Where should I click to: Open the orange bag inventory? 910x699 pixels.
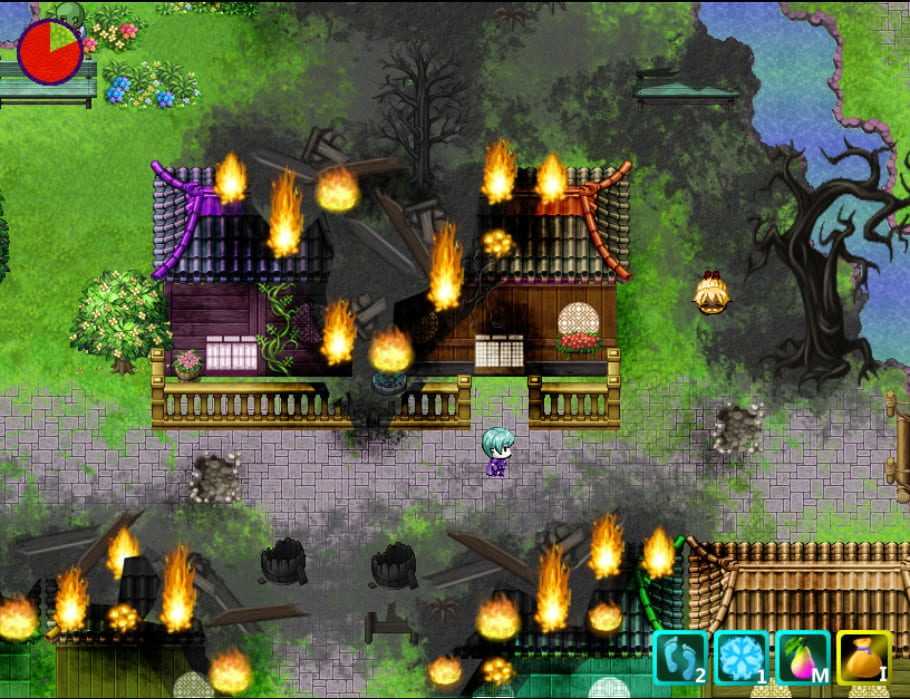click(864, 657)
